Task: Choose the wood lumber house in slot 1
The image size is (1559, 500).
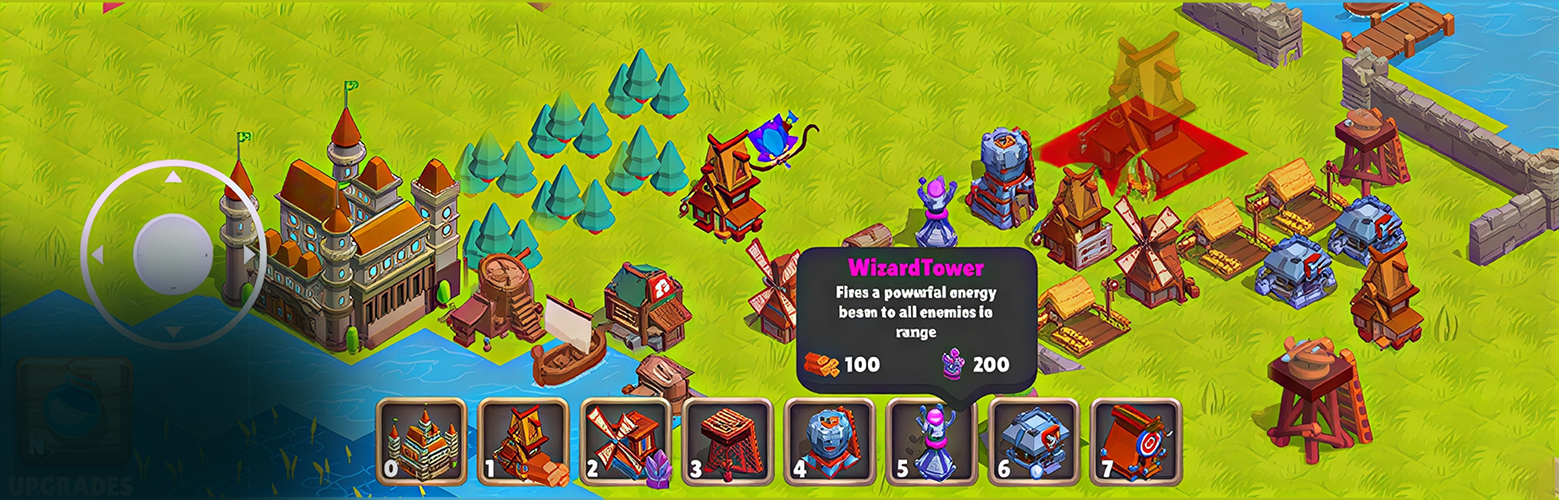Action: tap(523, 442)
